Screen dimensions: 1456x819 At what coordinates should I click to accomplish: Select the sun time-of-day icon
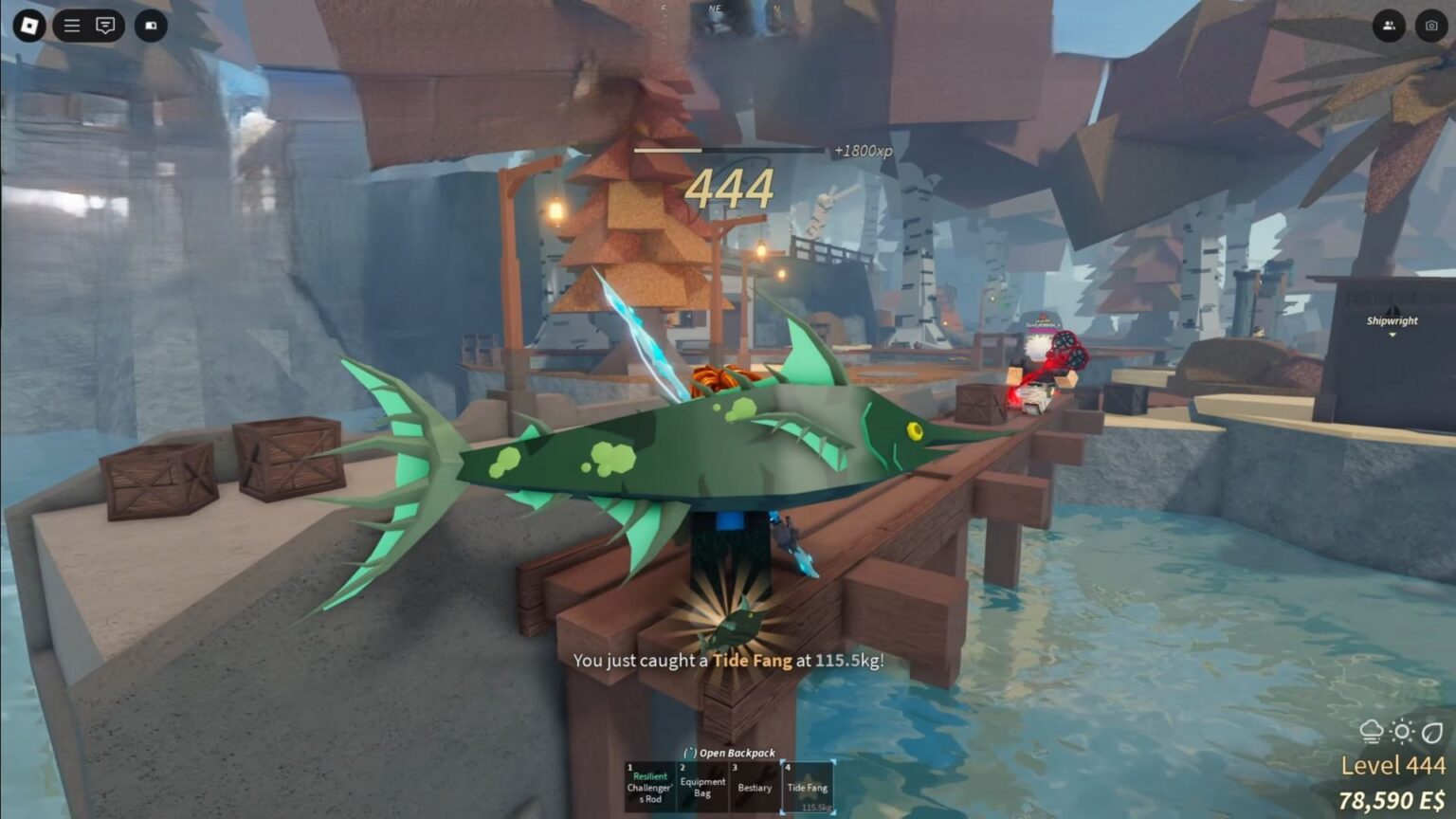click(x=1401, y=731)
